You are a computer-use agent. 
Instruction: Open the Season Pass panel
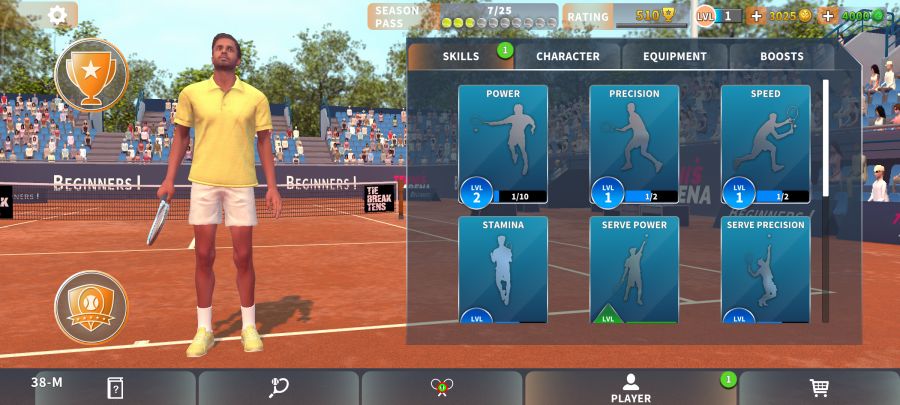(x=462, y=16)
